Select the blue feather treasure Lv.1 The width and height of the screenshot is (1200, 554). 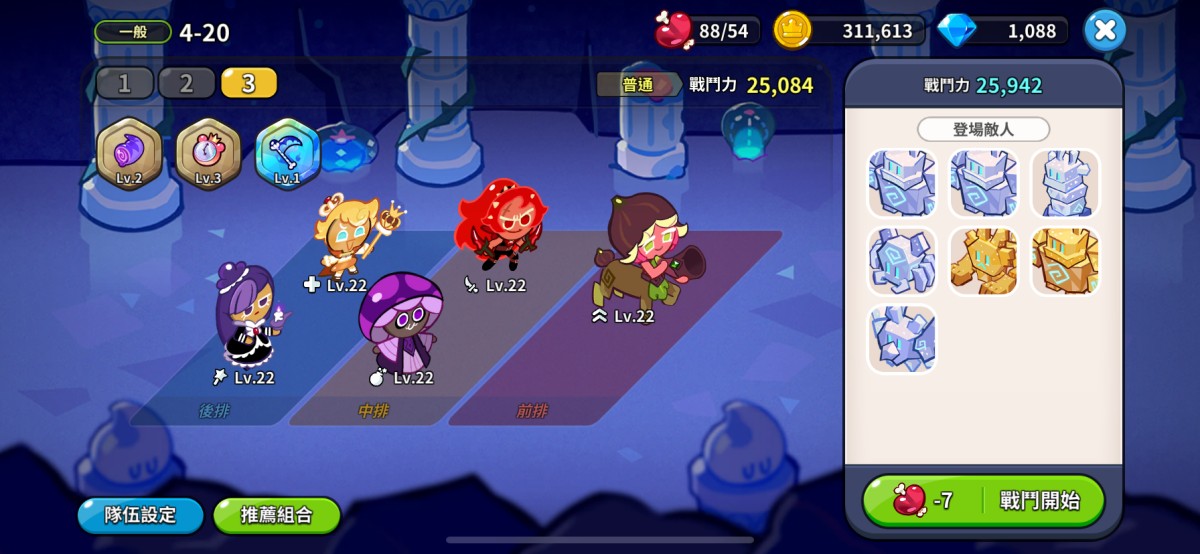287,153
